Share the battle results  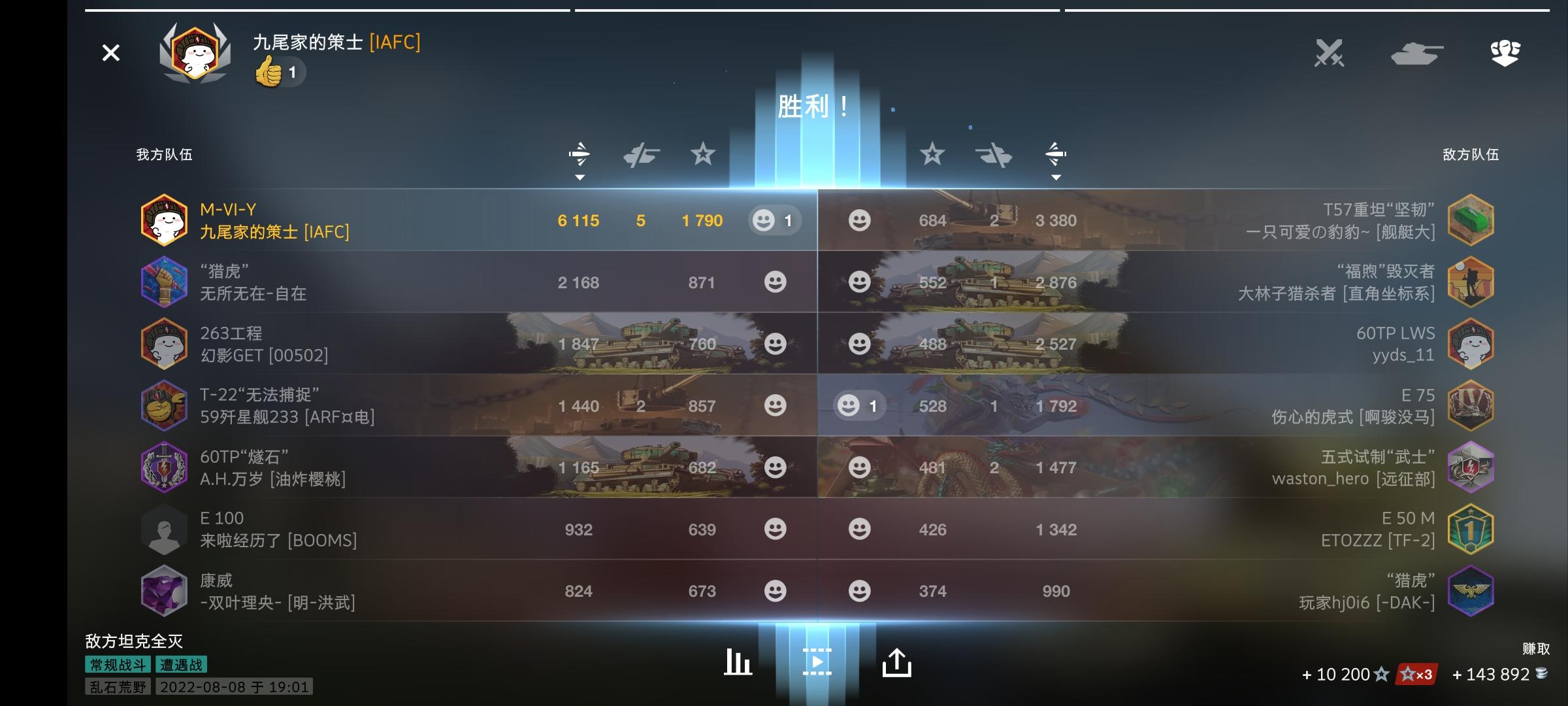pyautogui.click(x=896, y=662)
